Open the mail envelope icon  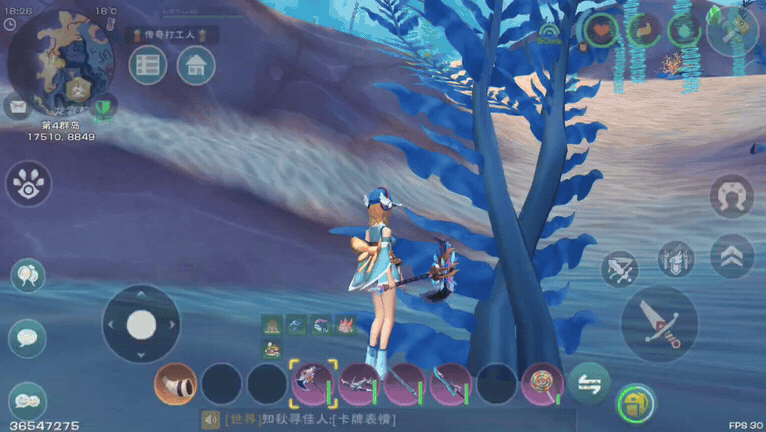click(16, 105)
